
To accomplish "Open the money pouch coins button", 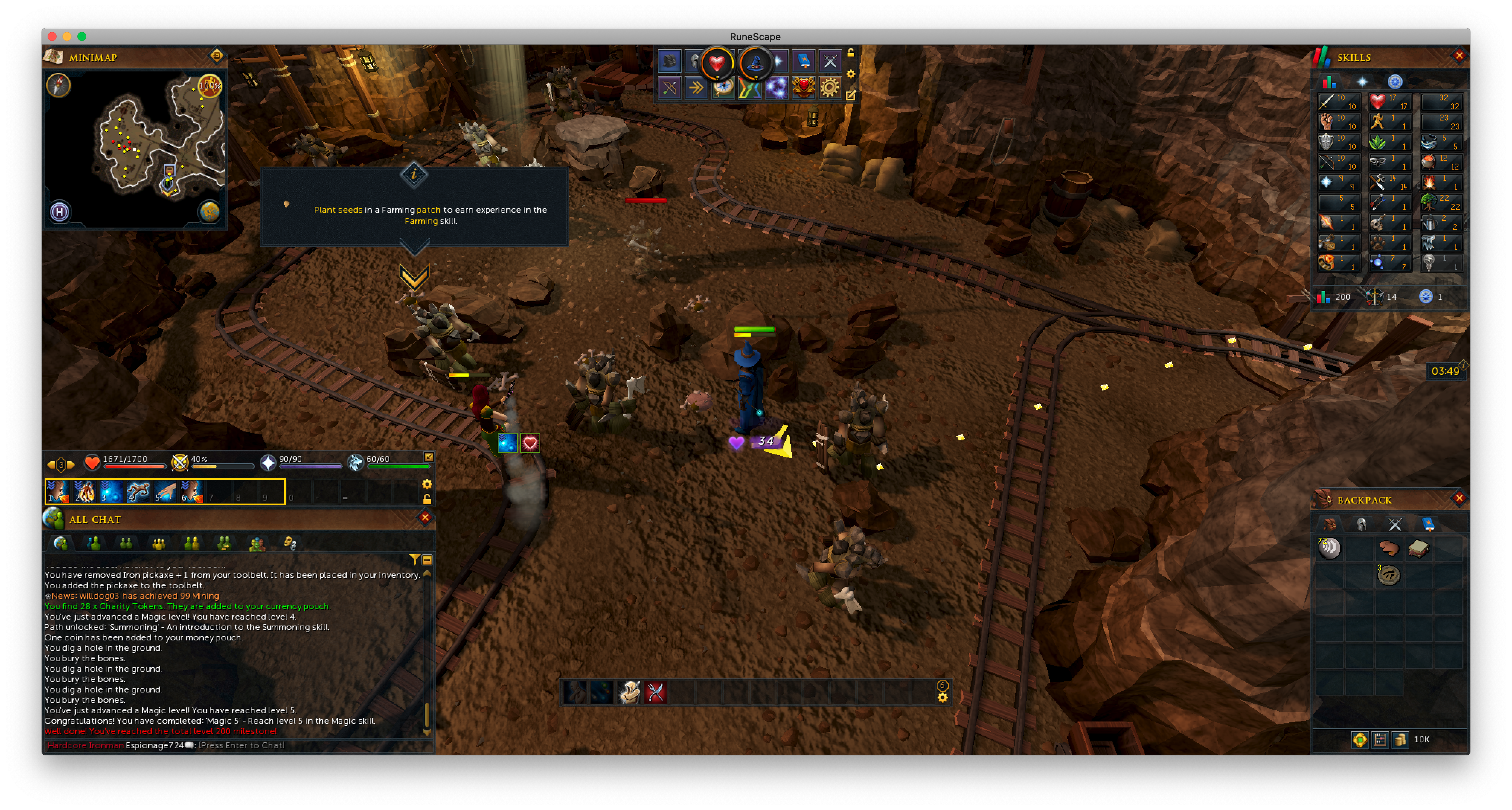I will [1400, 740].
